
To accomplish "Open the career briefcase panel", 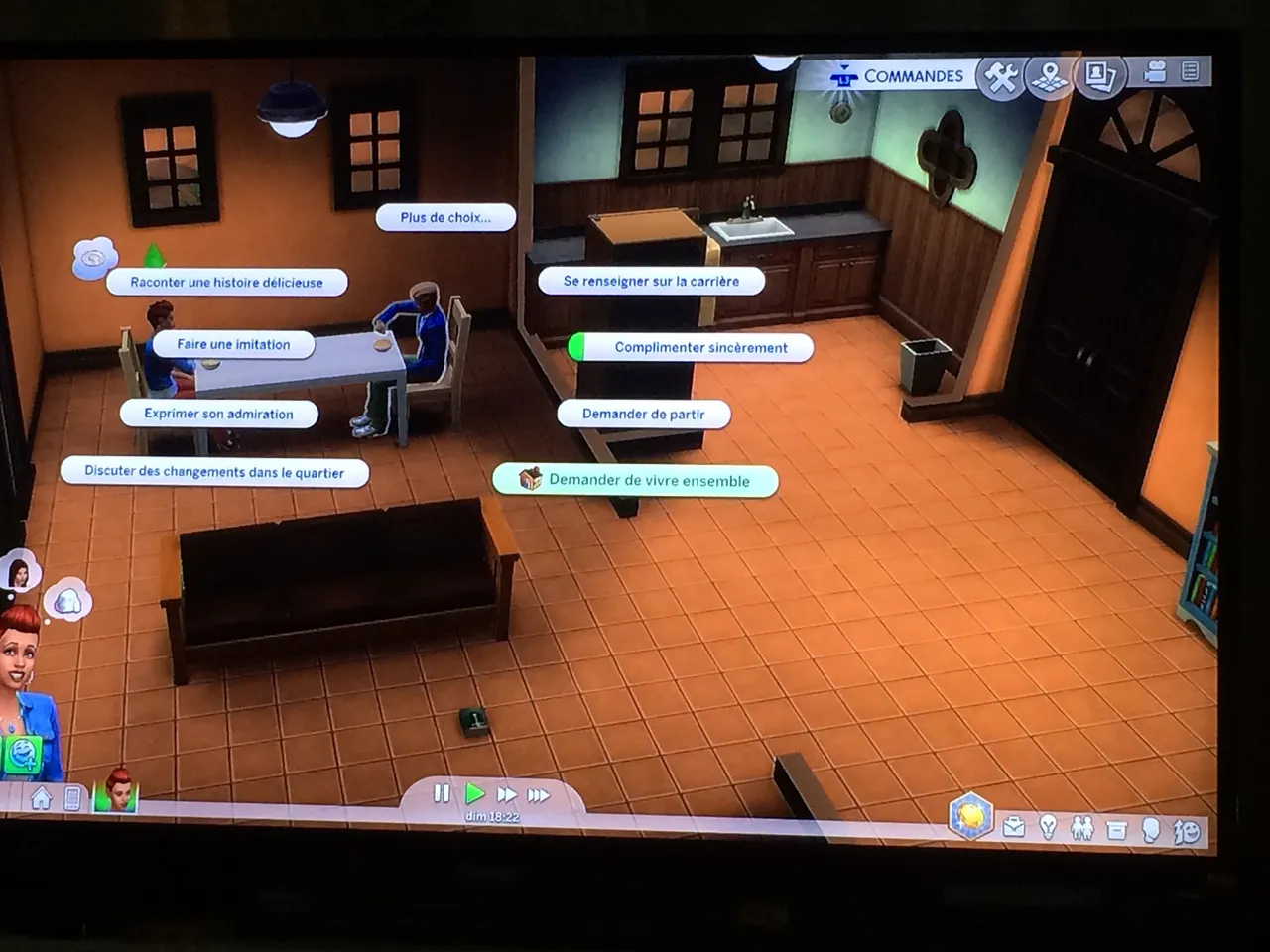I will pos(1014,826).
